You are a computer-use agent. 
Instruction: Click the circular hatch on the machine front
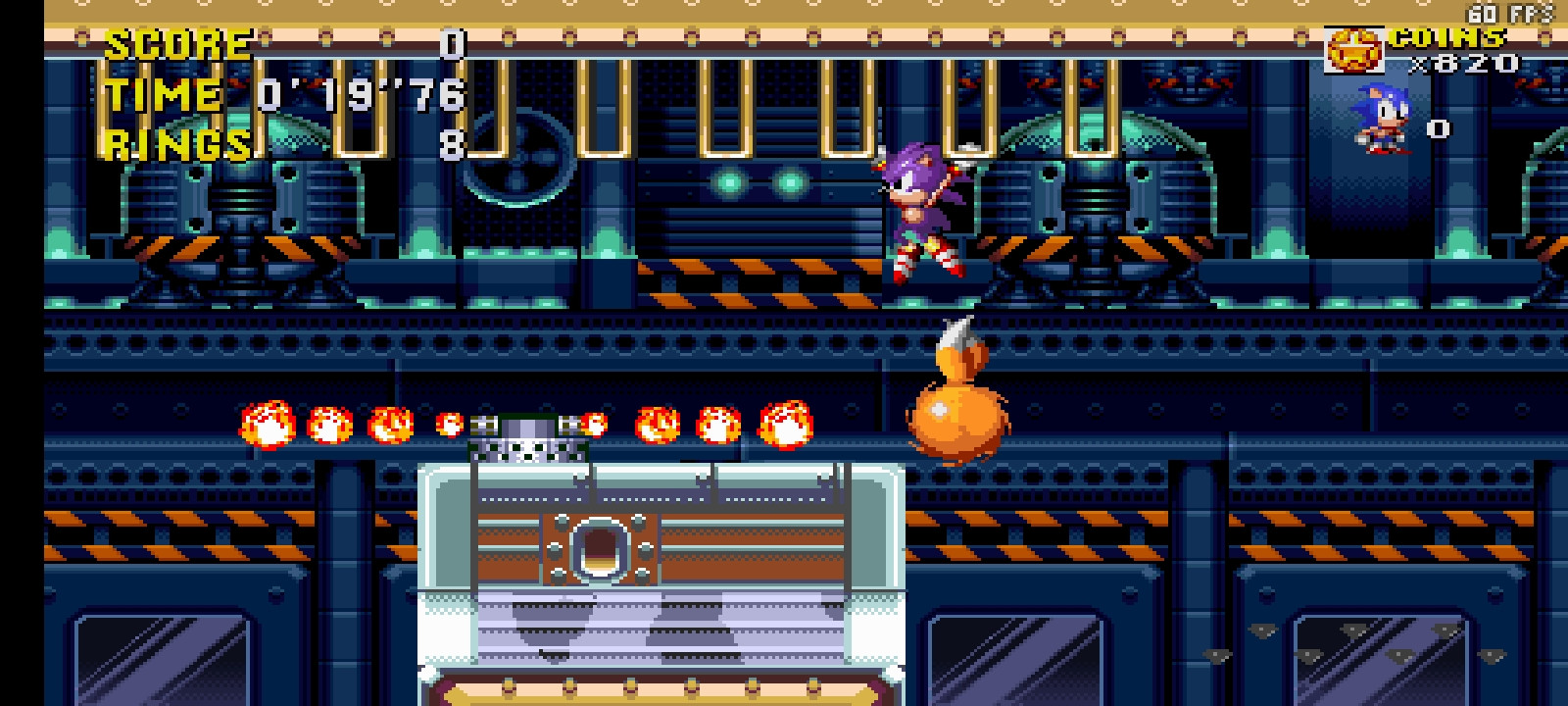601,551
